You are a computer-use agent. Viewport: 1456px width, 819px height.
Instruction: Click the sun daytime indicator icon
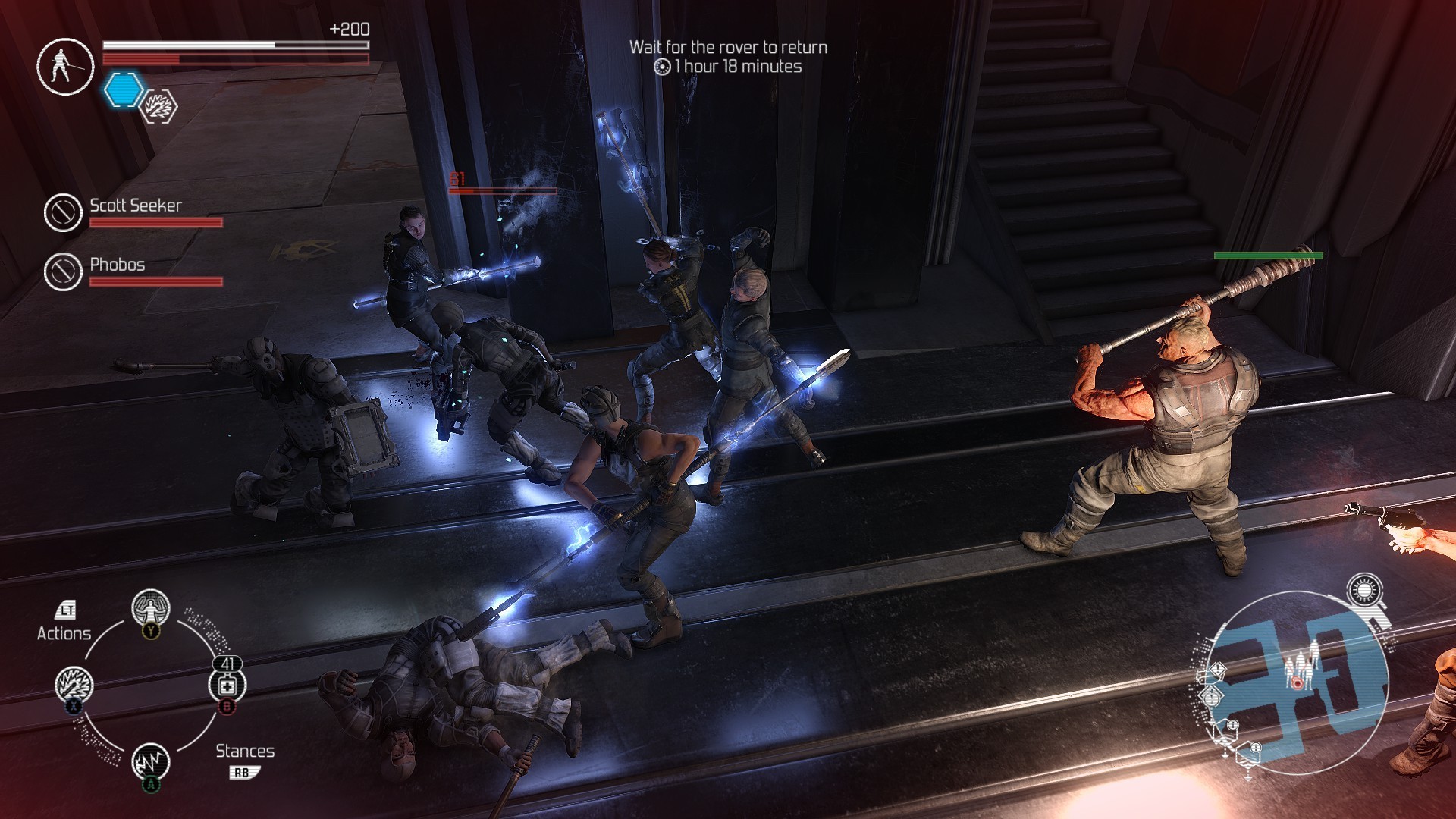tap(1364, 591)
